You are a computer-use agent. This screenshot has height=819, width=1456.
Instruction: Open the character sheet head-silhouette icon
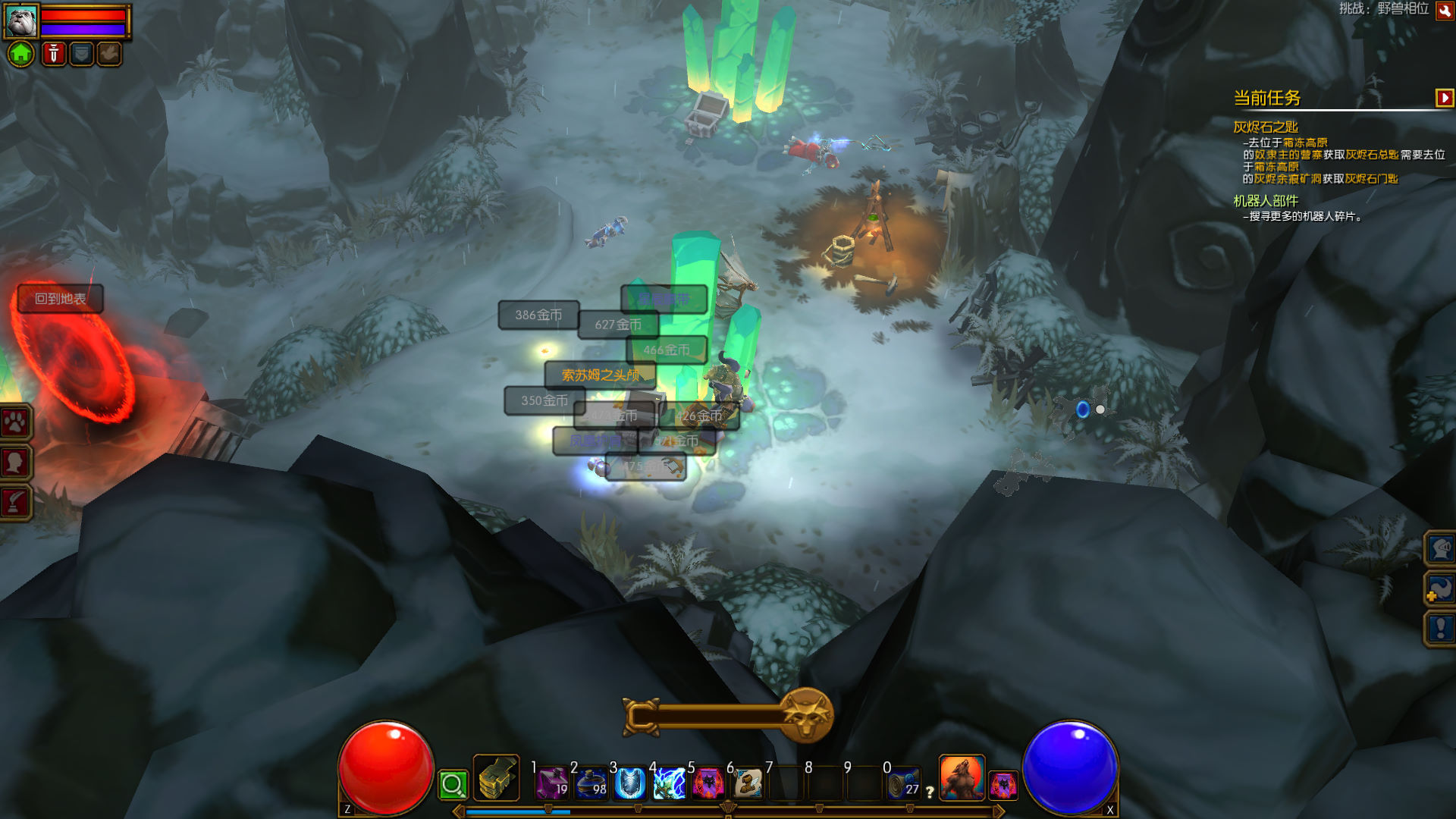click(15, 463)
